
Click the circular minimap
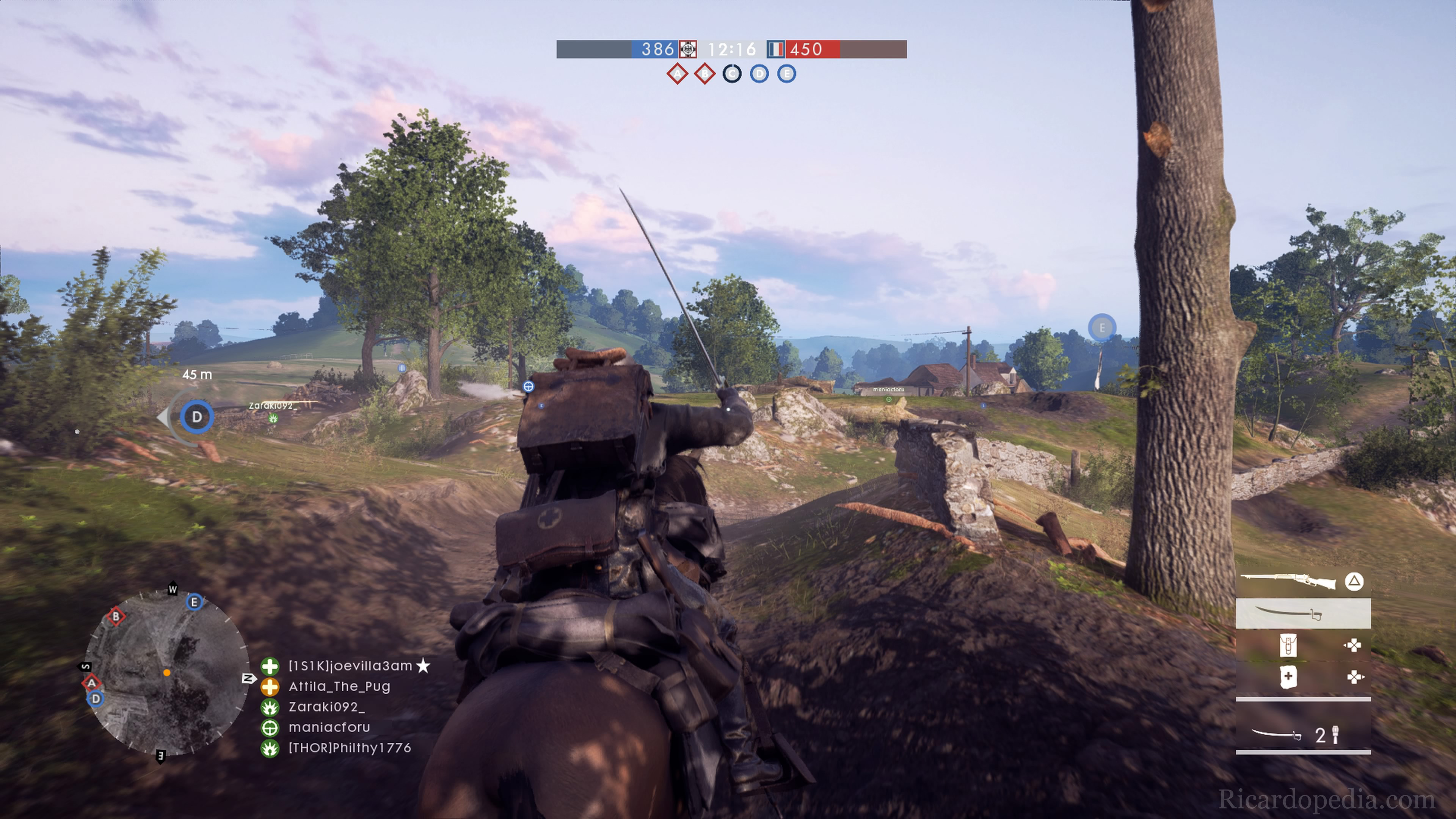pos(167,673)
